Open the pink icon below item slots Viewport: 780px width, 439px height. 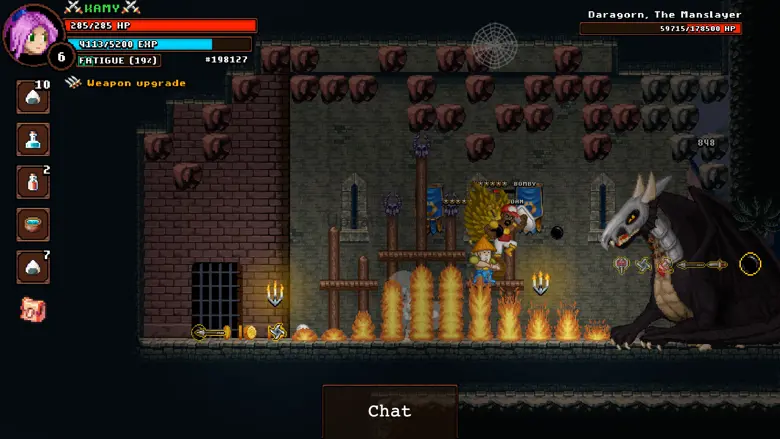(33, 309)
